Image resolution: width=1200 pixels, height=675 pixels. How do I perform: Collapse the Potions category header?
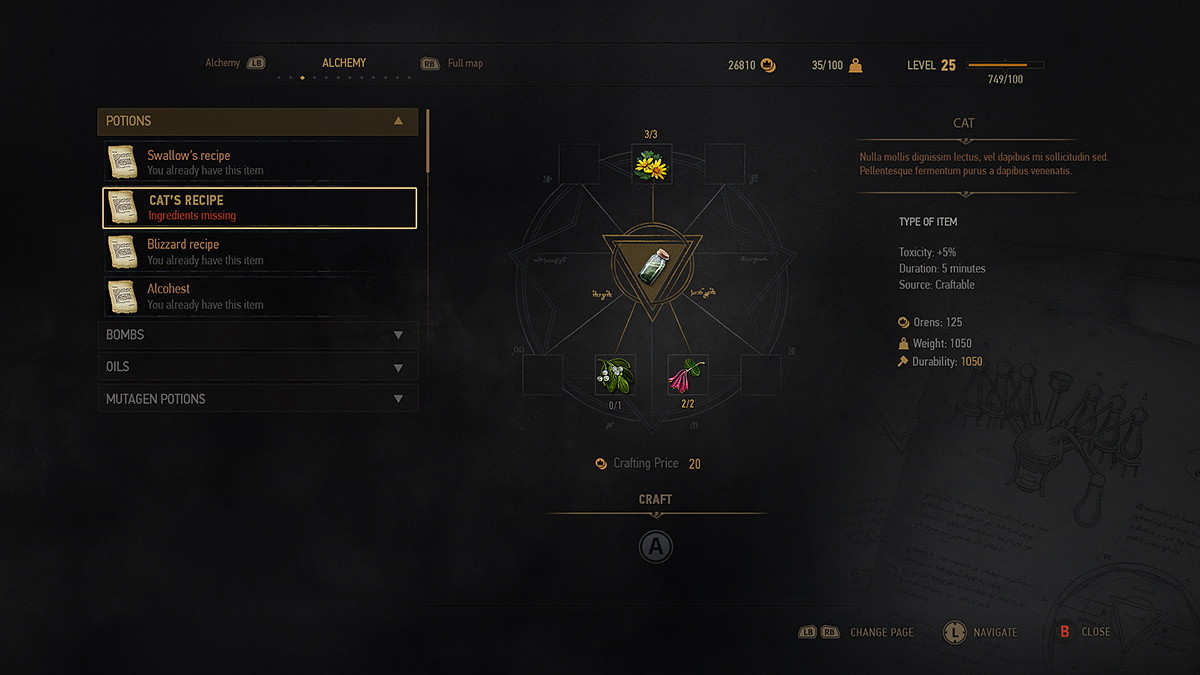coord(258,121)
